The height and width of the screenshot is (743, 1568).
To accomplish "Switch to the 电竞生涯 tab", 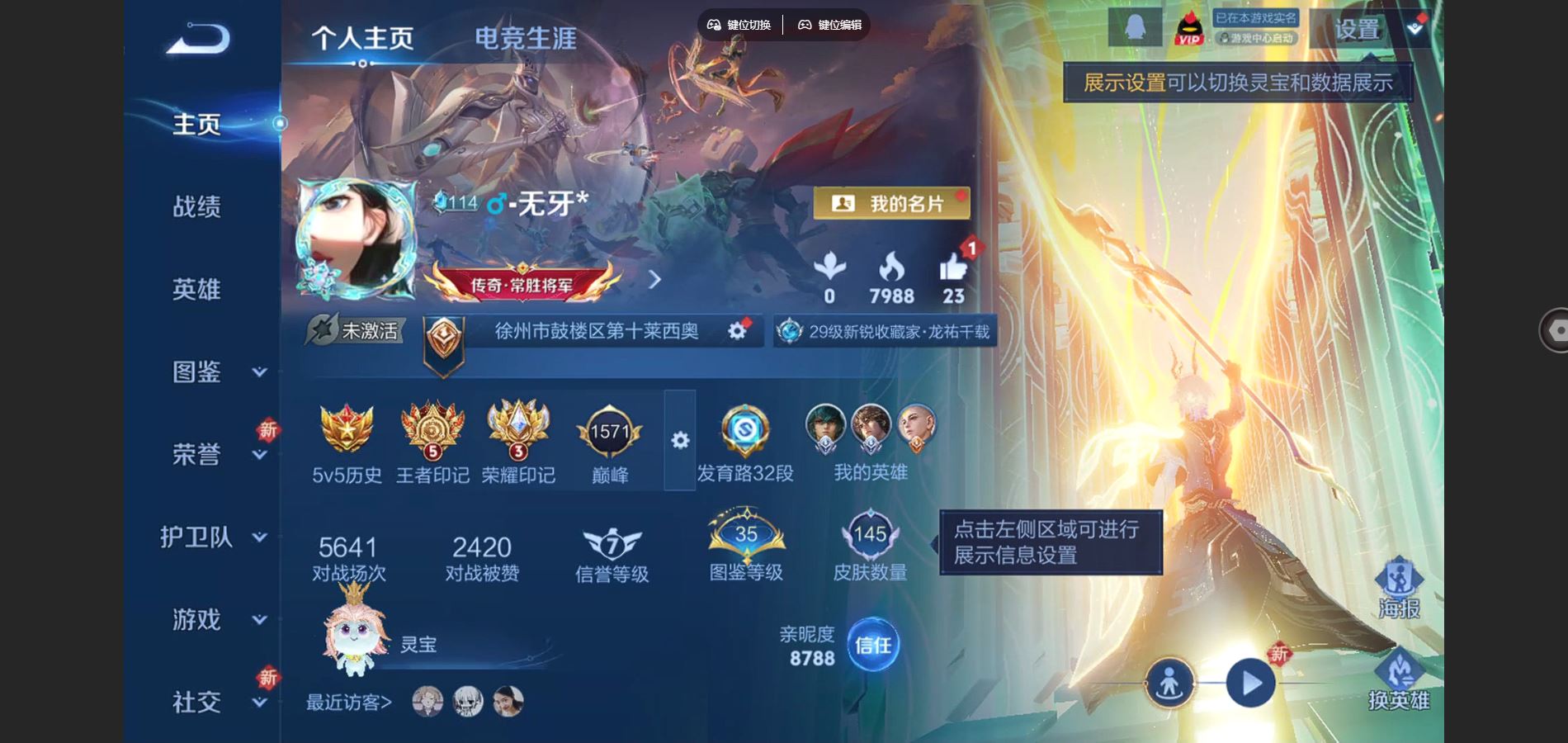I will [526, 37].
